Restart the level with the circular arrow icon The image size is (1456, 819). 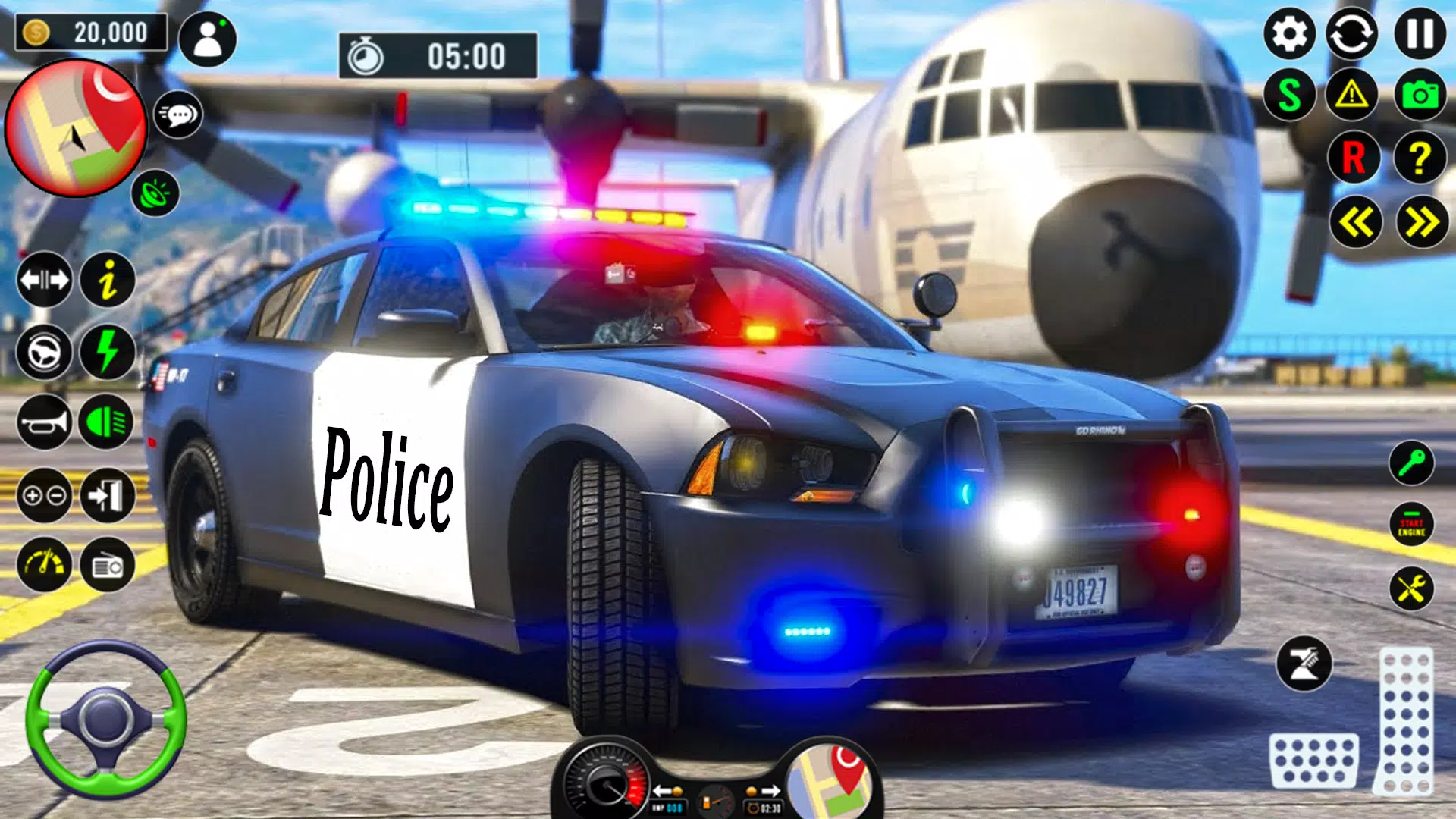[1354, 34]
